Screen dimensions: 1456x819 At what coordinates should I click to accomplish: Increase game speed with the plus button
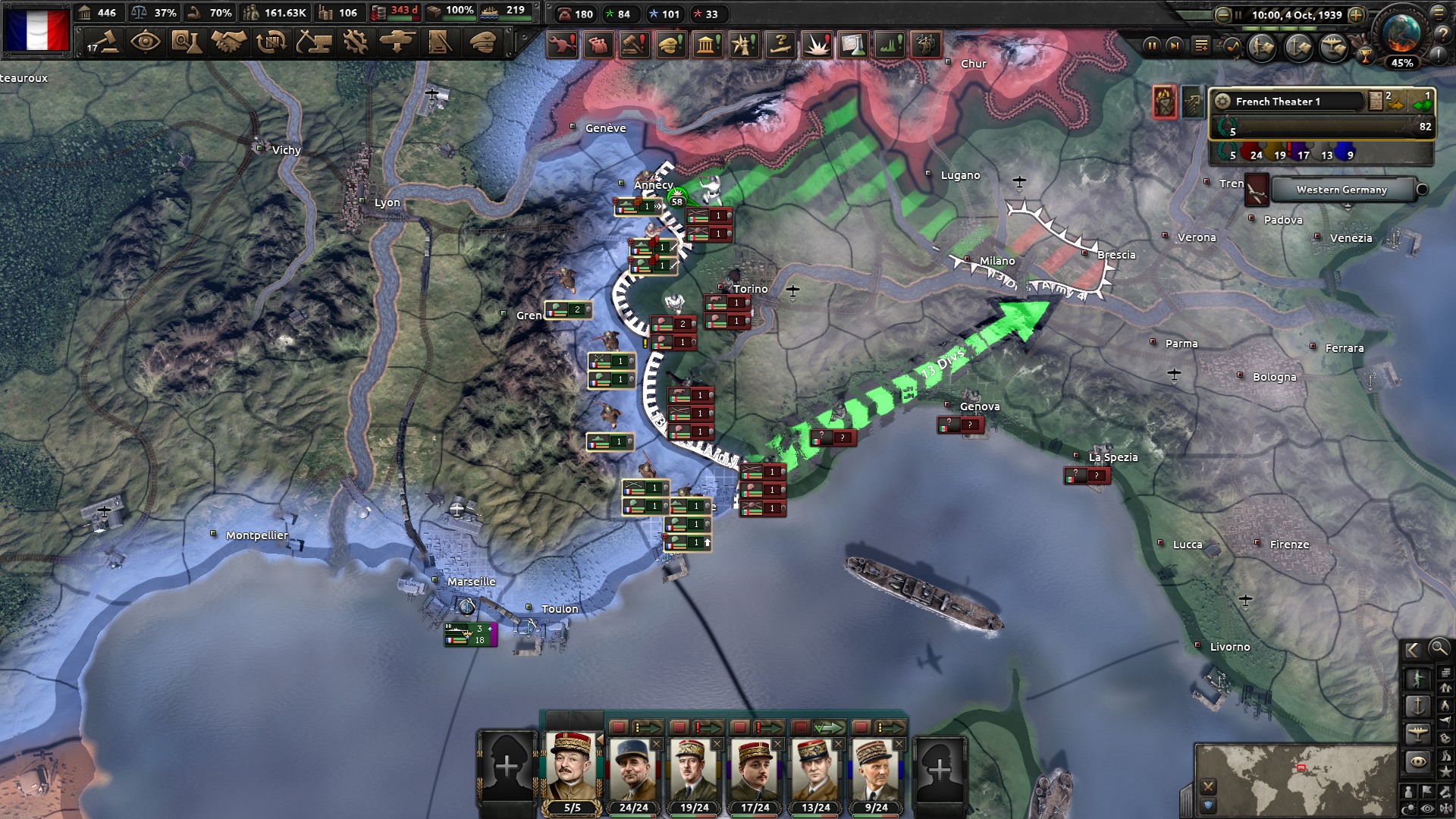coord(1356,15)
